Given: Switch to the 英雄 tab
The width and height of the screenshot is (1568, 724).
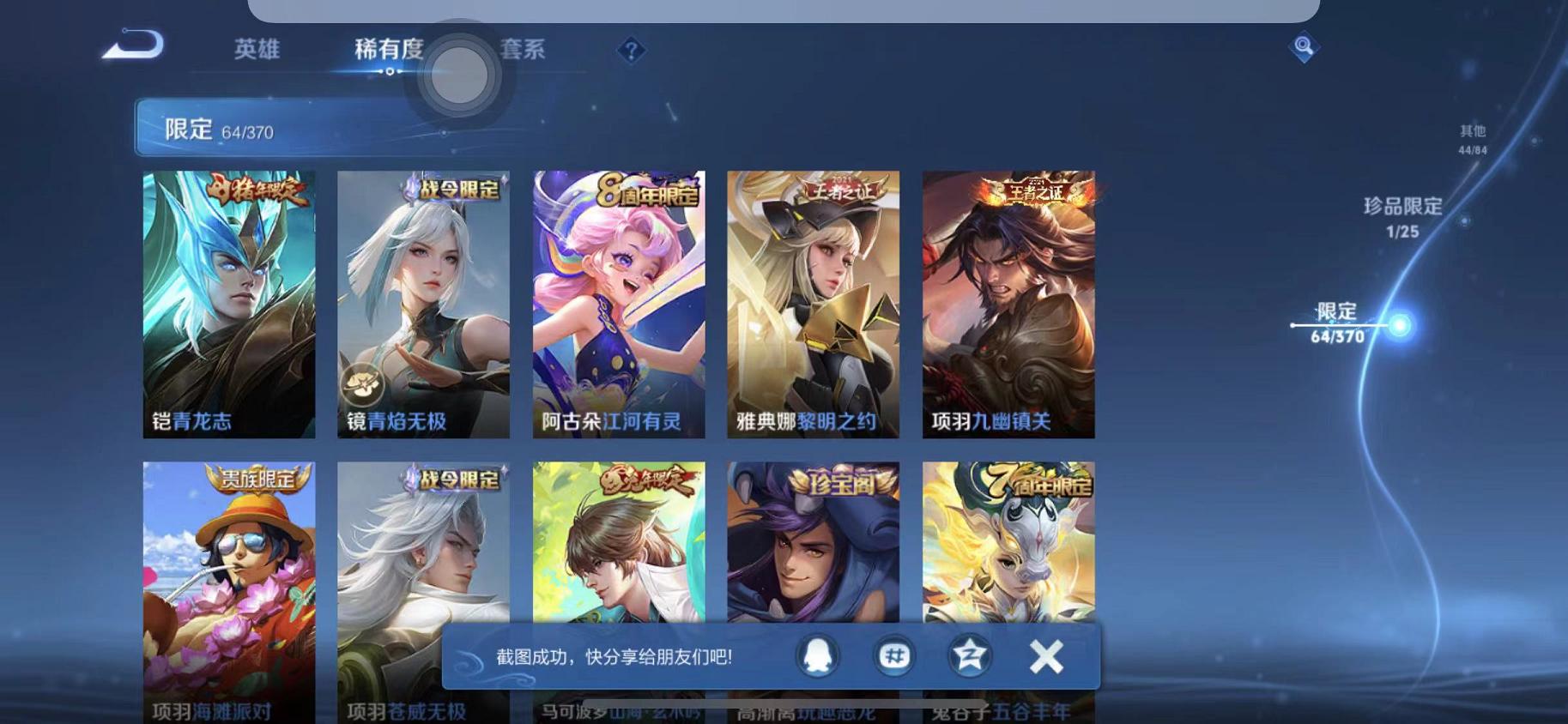Looking at the screenshot, I should tap(257, 51).
